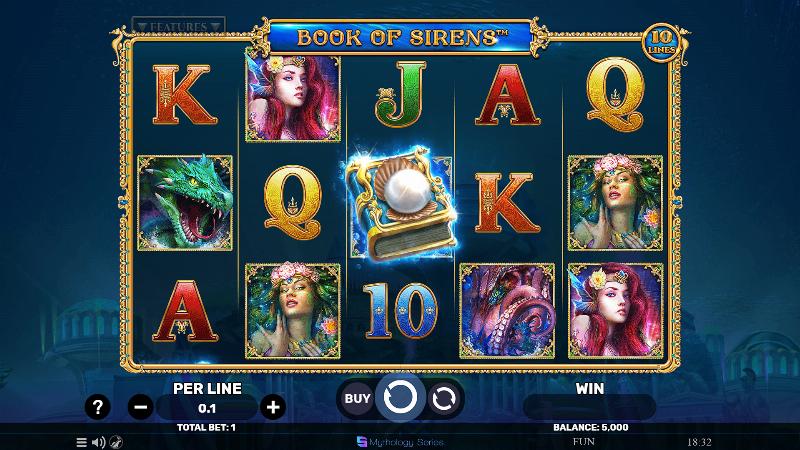Image resolution: width=800 pixels, height=450 pixels.
Task: Show the help information
Action: click(97, 407)
